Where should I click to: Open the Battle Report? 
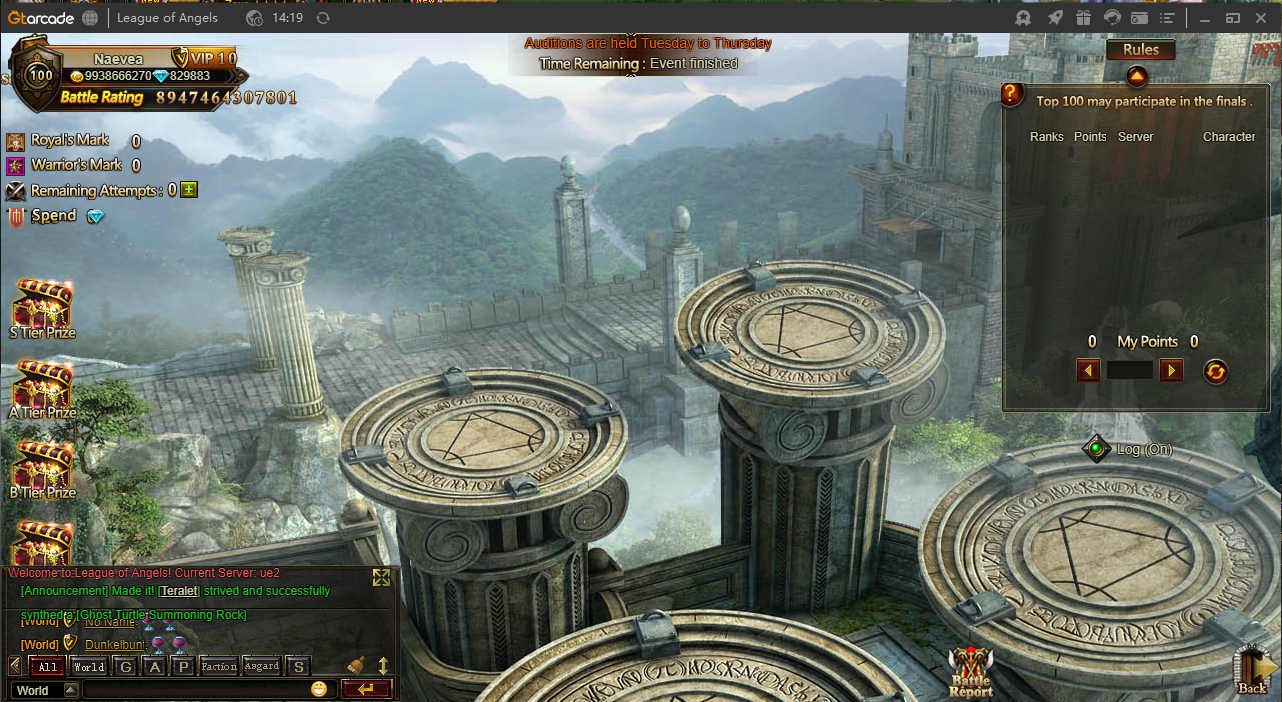(970, 670)
